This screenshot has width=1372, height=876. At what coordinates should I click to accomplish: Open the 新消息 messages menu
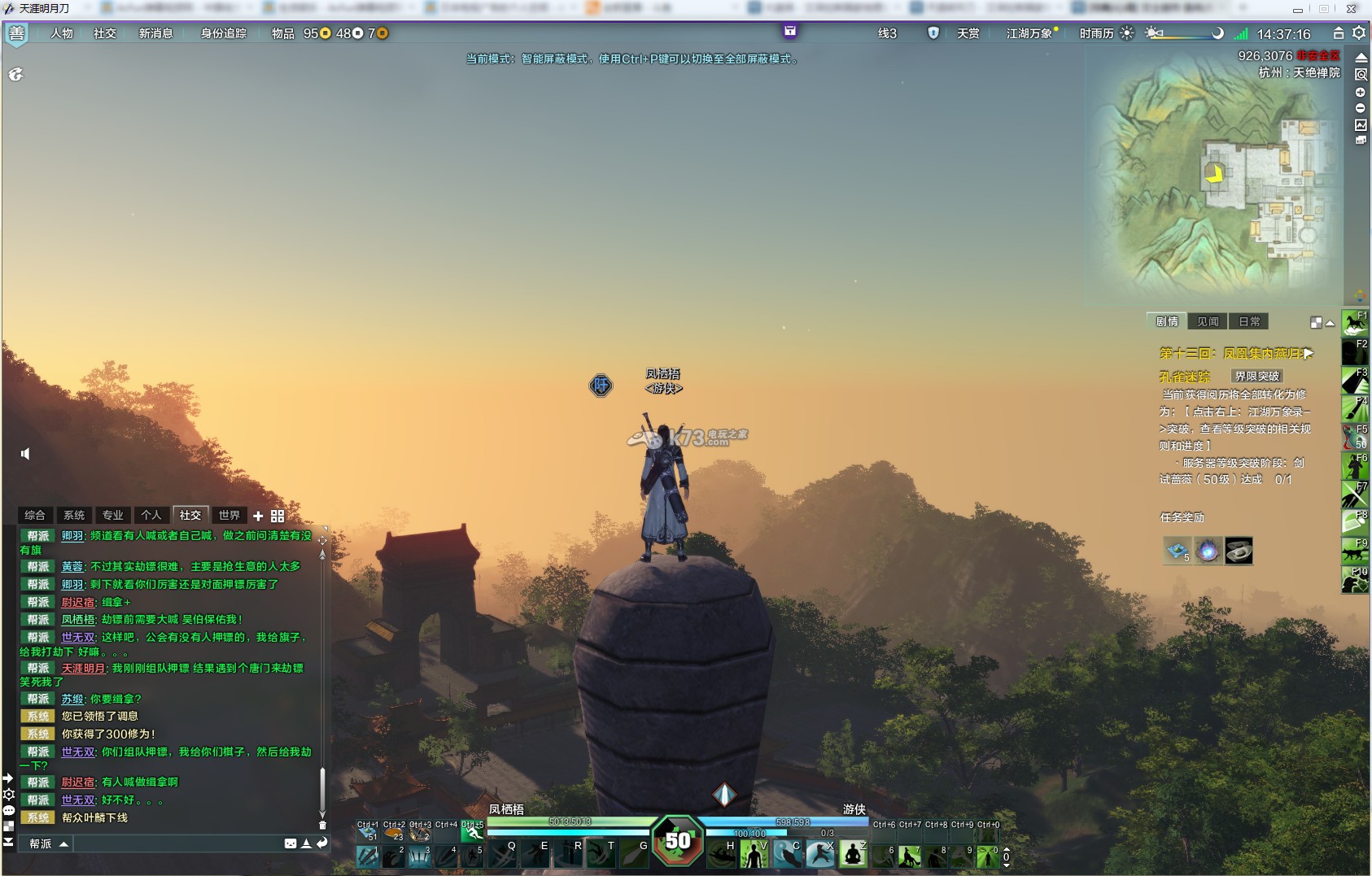pos(155,33)
